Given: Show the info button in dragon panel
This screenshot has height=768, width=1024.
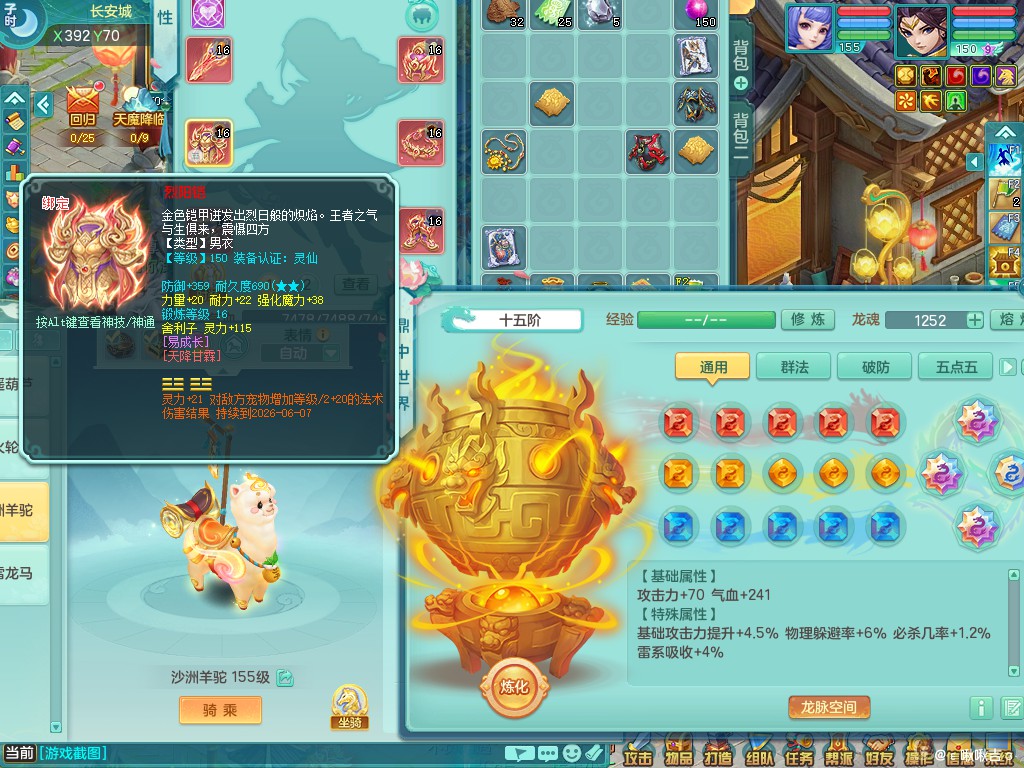Looking at the screenshot, I should point(981,708).
